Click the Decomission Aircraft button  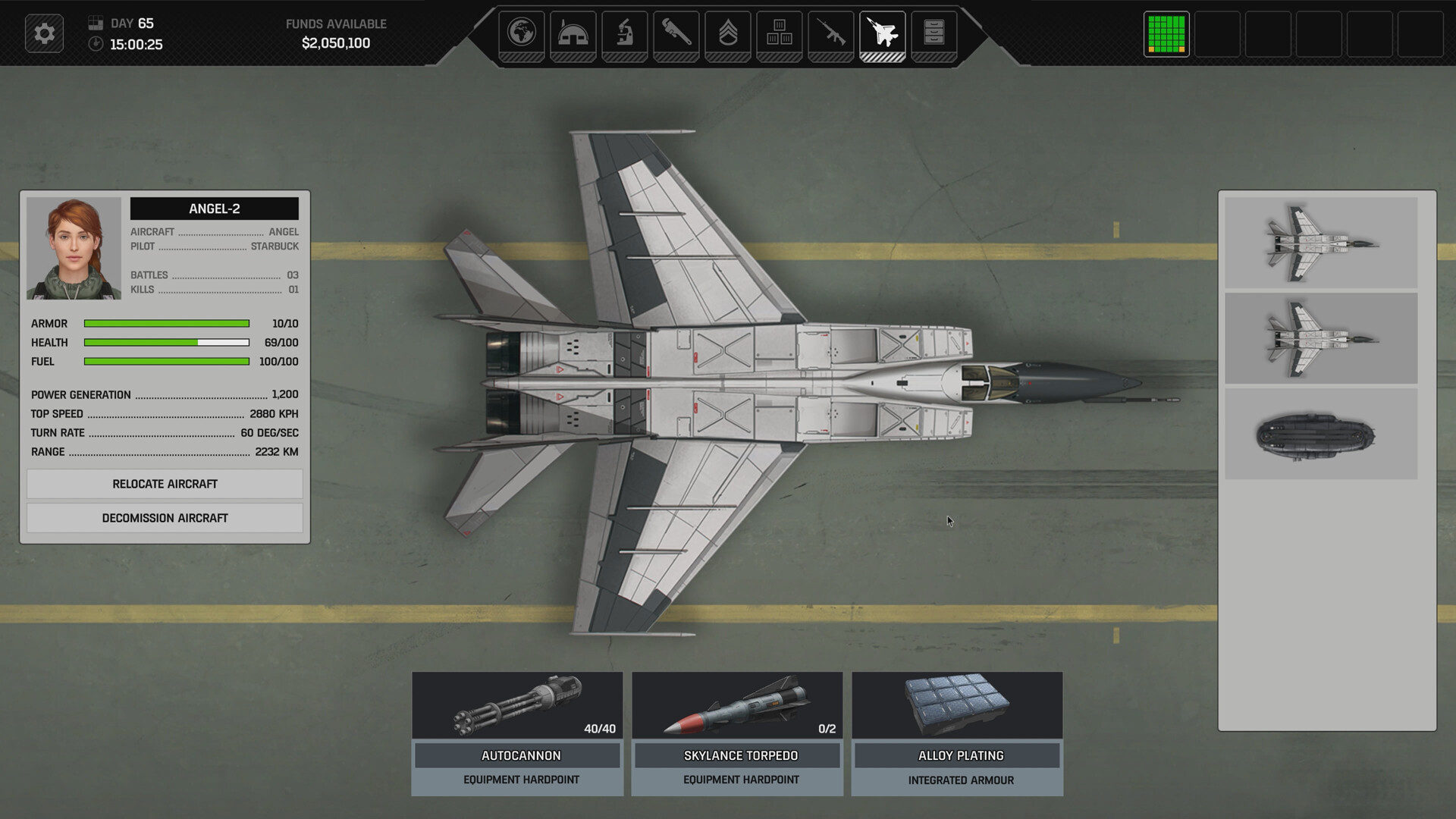coord(165,518)
